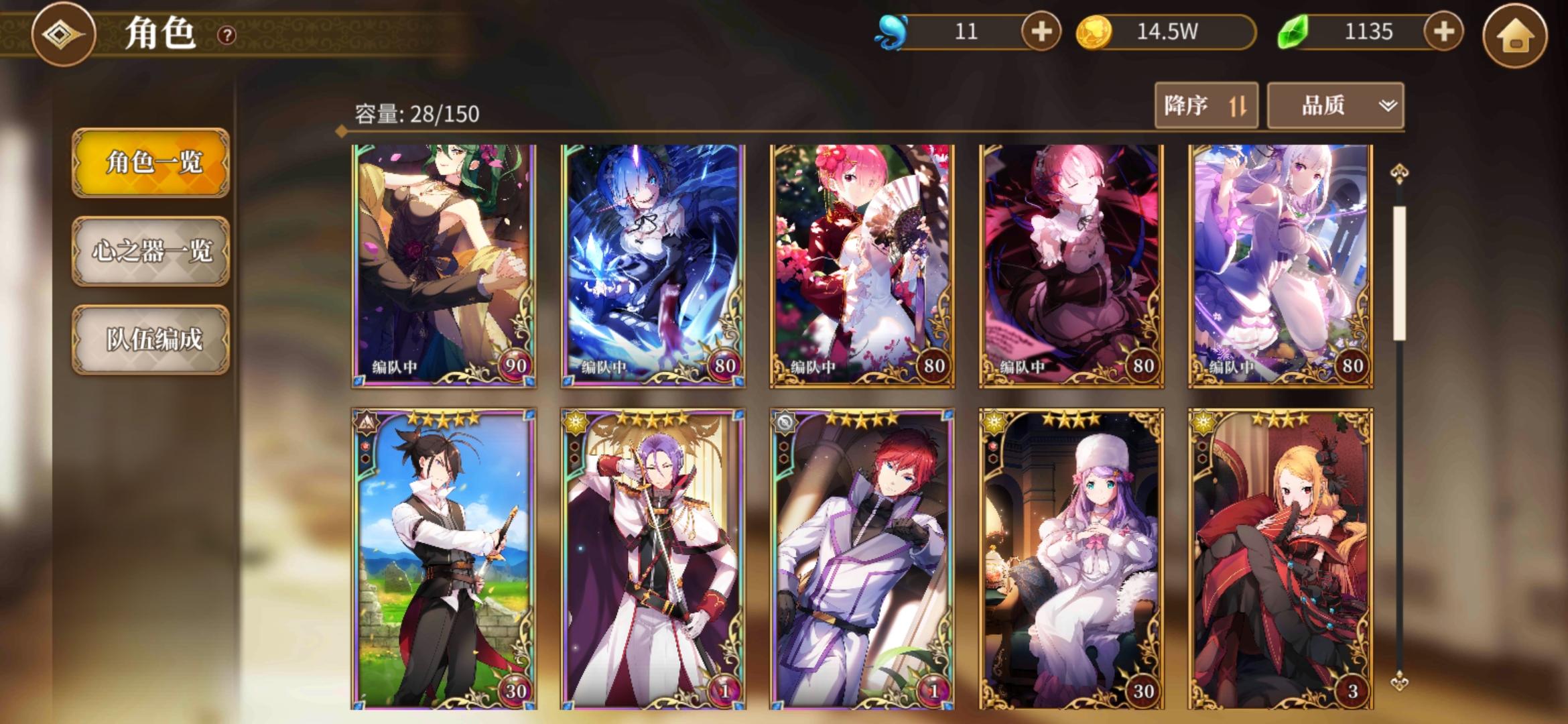The image size is (1568, 724).
Task: Open the water droplet resource purchase icon
Action: click(891, 30)
